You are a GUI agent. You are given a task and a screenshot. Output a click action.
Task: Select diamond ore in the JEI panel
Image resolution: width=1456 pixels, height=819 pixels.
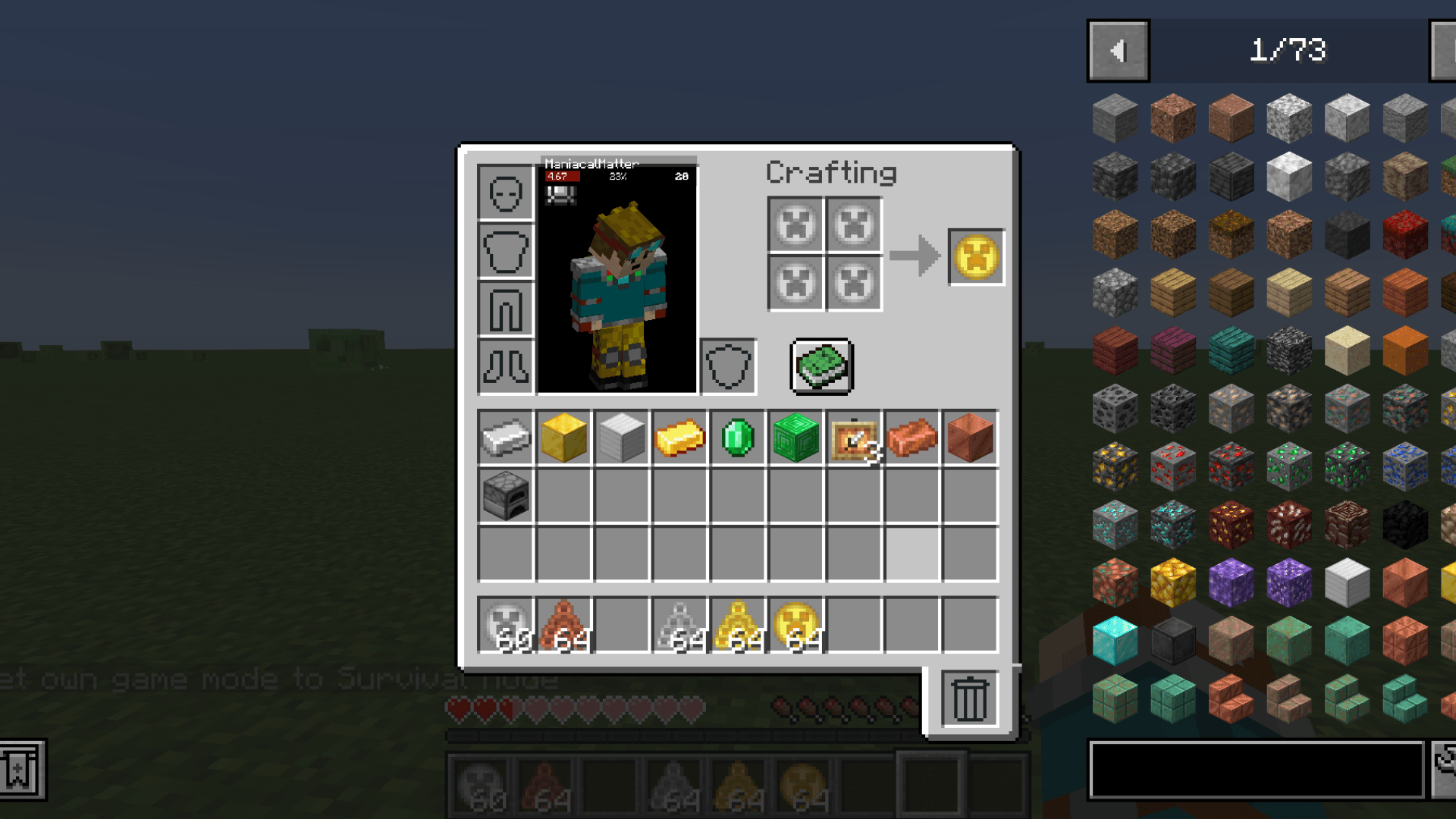pyautogui.click(x=1115, y=523)
